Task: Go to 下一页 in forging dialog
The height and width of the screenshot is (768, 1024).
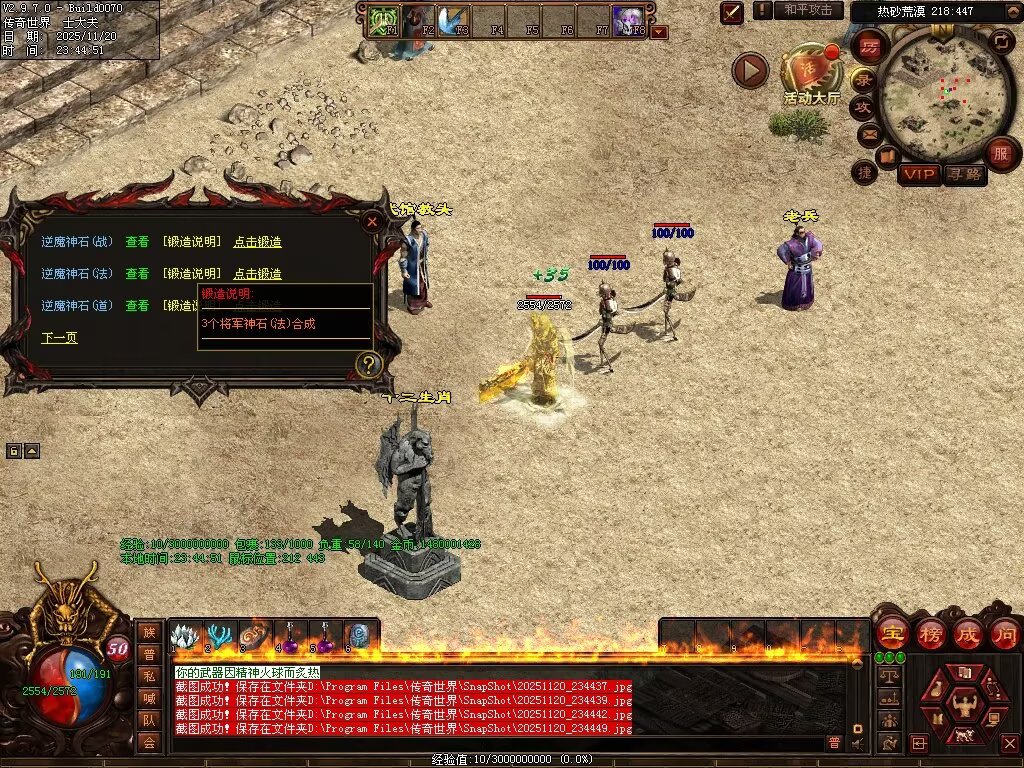Action: point(59,338)
